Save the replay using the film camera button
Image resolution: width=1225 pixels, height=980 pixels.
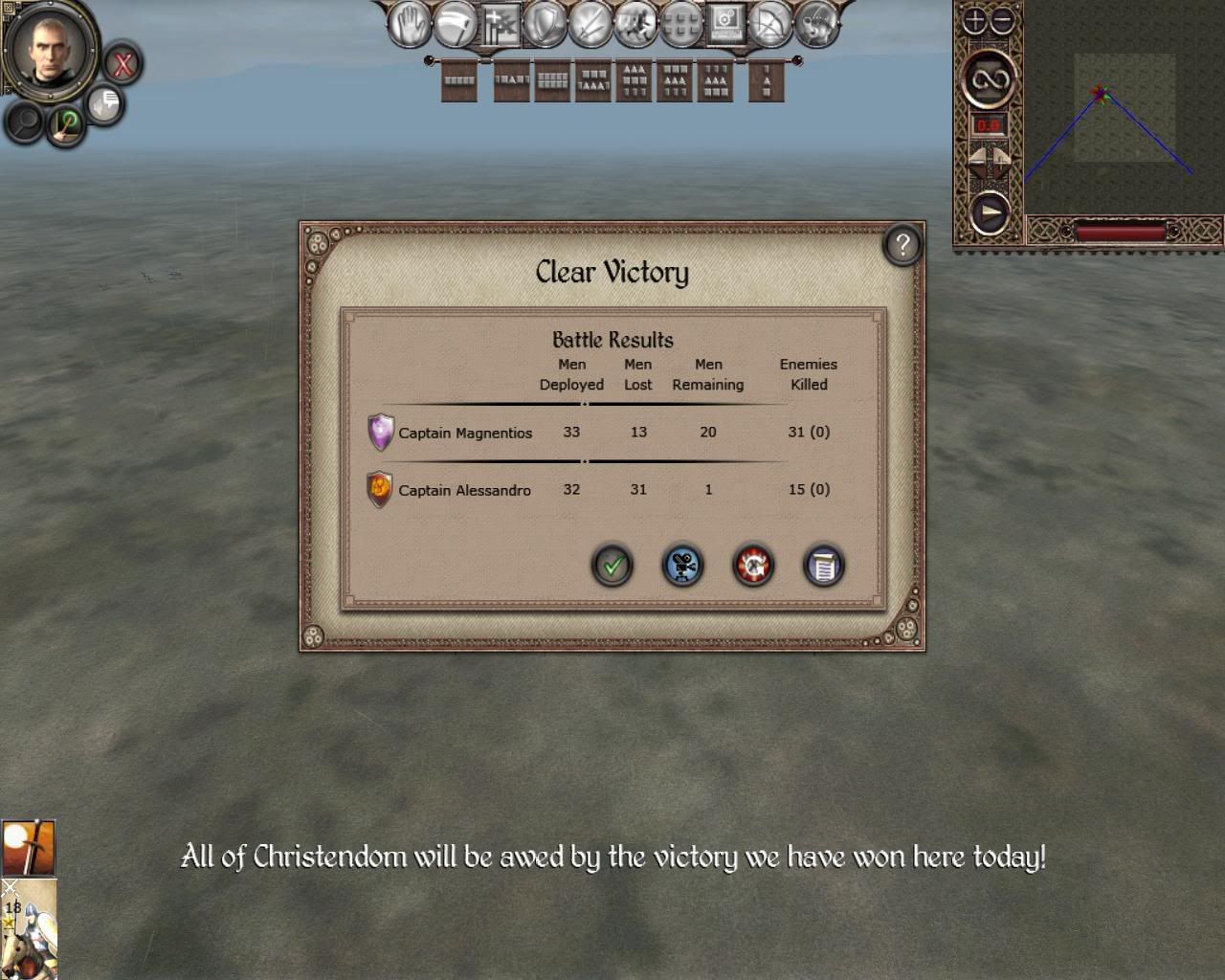(x=682, y=566)
